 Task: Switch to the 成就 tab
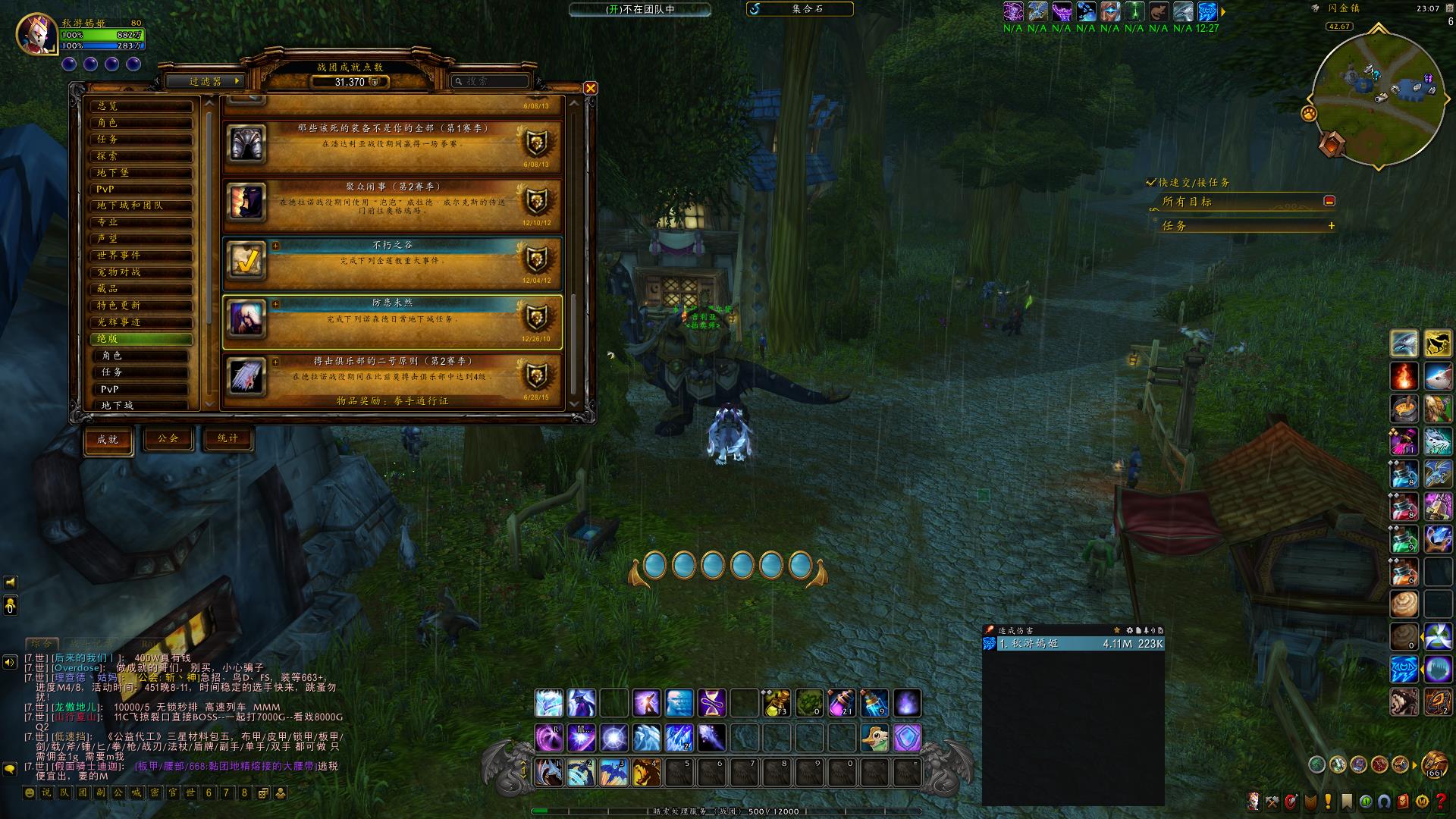(x=108, y=440)
